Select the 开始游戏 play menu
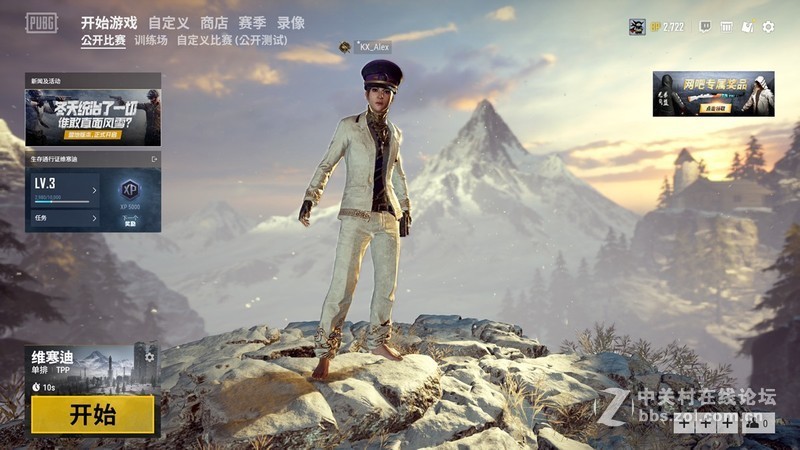 pyautogui.click(x=109, y=22)
